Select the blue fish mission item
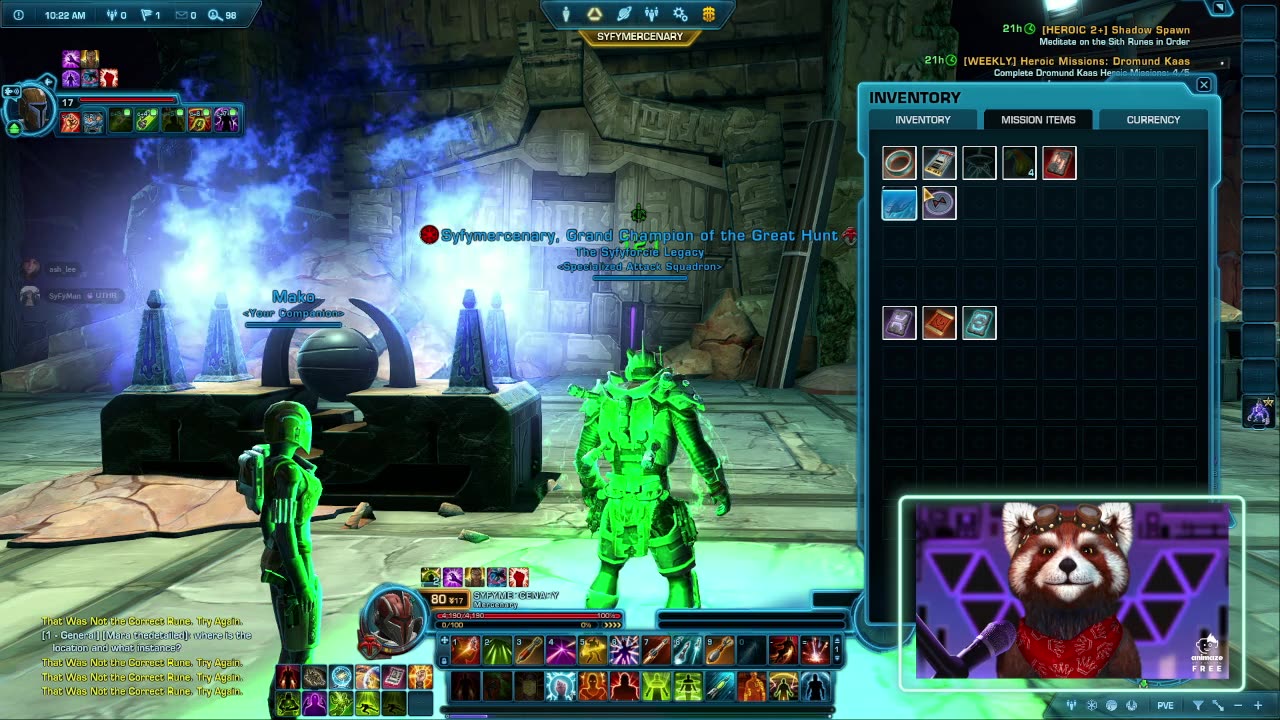The image size is (1280, 720). click(x=899, y=203)
